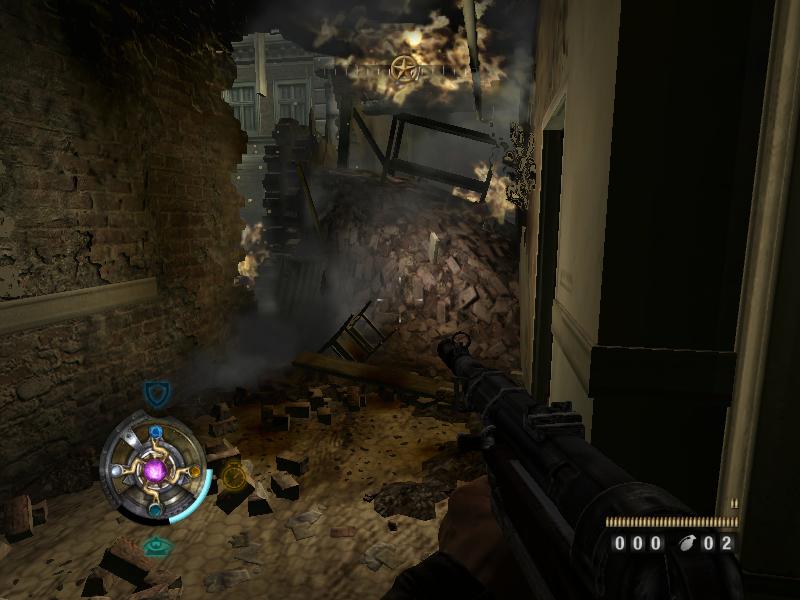Select the yellow stopwatch slow-time power icon

[x=233, y=477]
